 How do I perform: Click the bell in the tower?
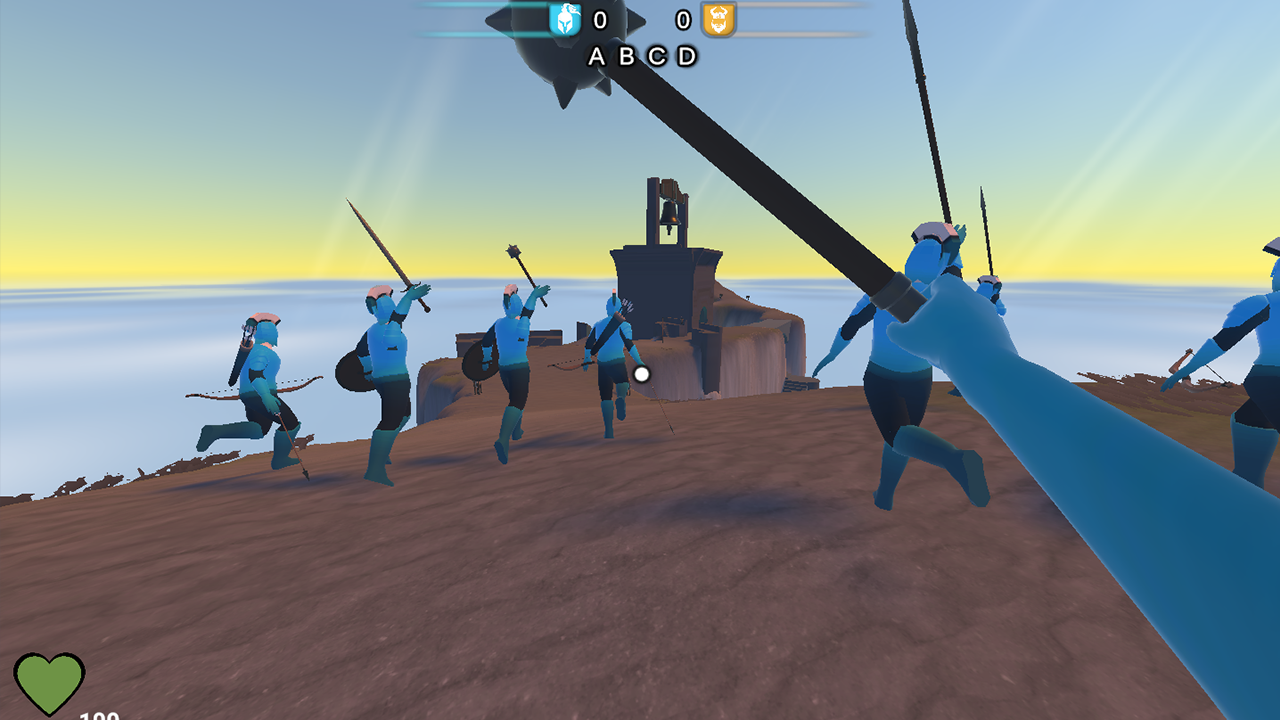click(668, 212)
